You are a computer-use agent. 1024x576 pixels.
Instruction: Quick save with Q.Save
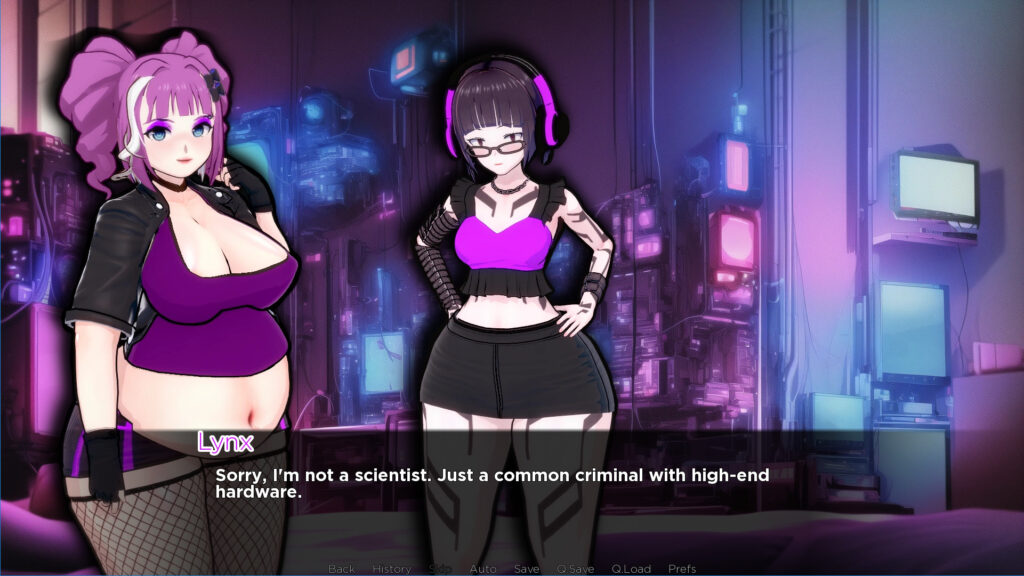(575, 569)
